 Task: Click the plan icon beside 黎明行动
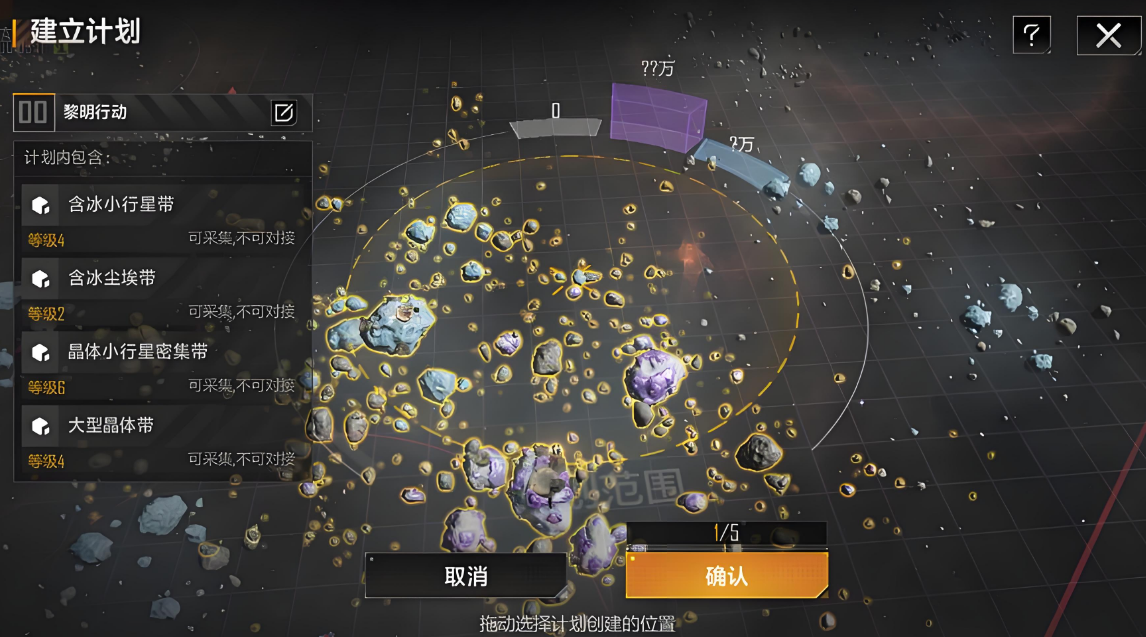click(x=33, y=112)
